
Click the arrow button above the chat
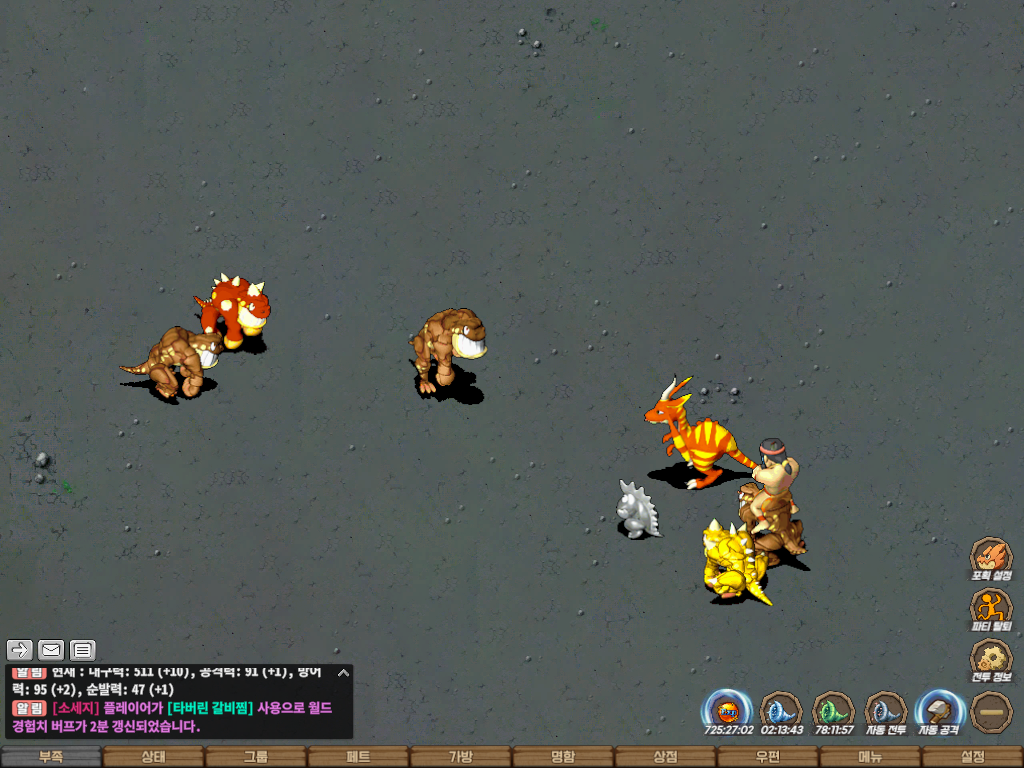tap(20, 650)
